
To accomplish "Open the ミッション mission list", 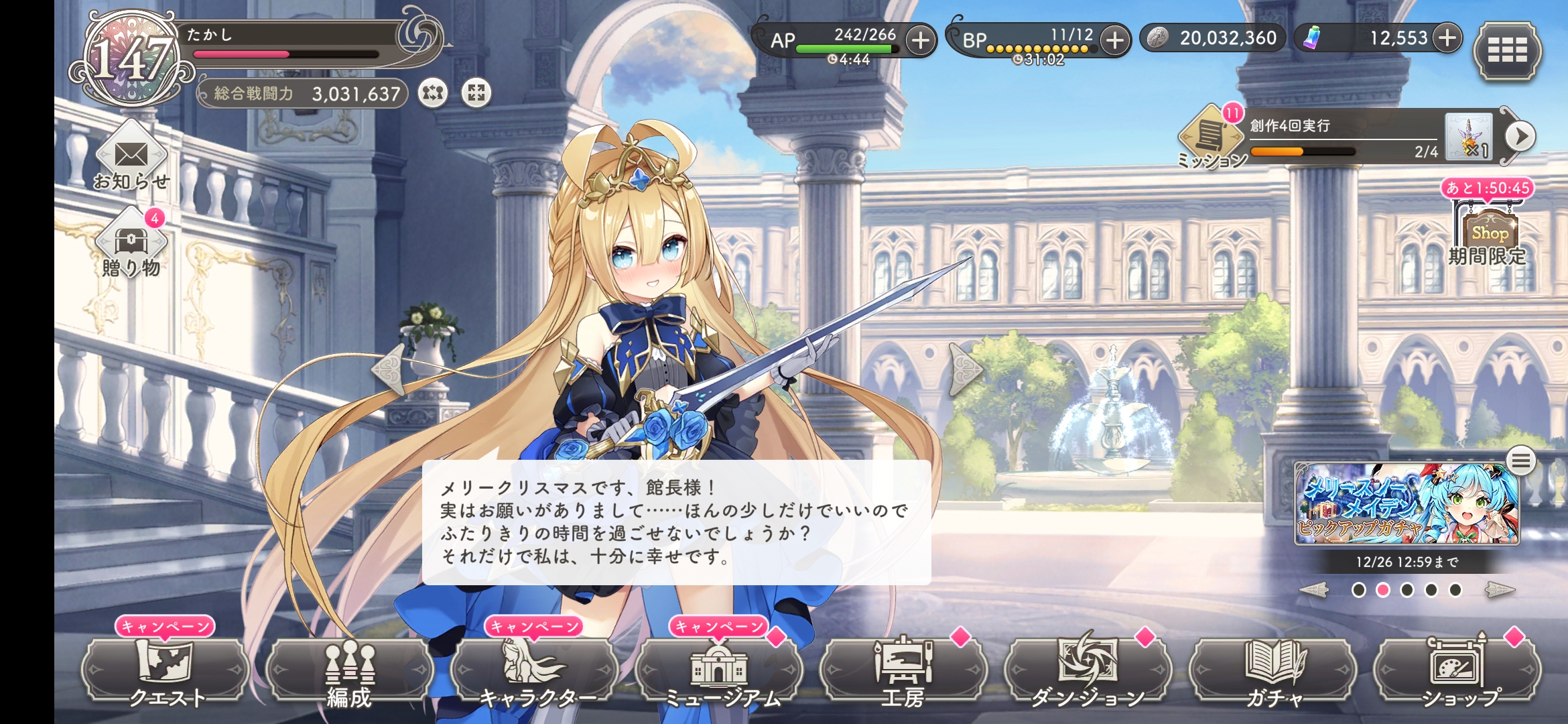I will tap(1210, 137).
